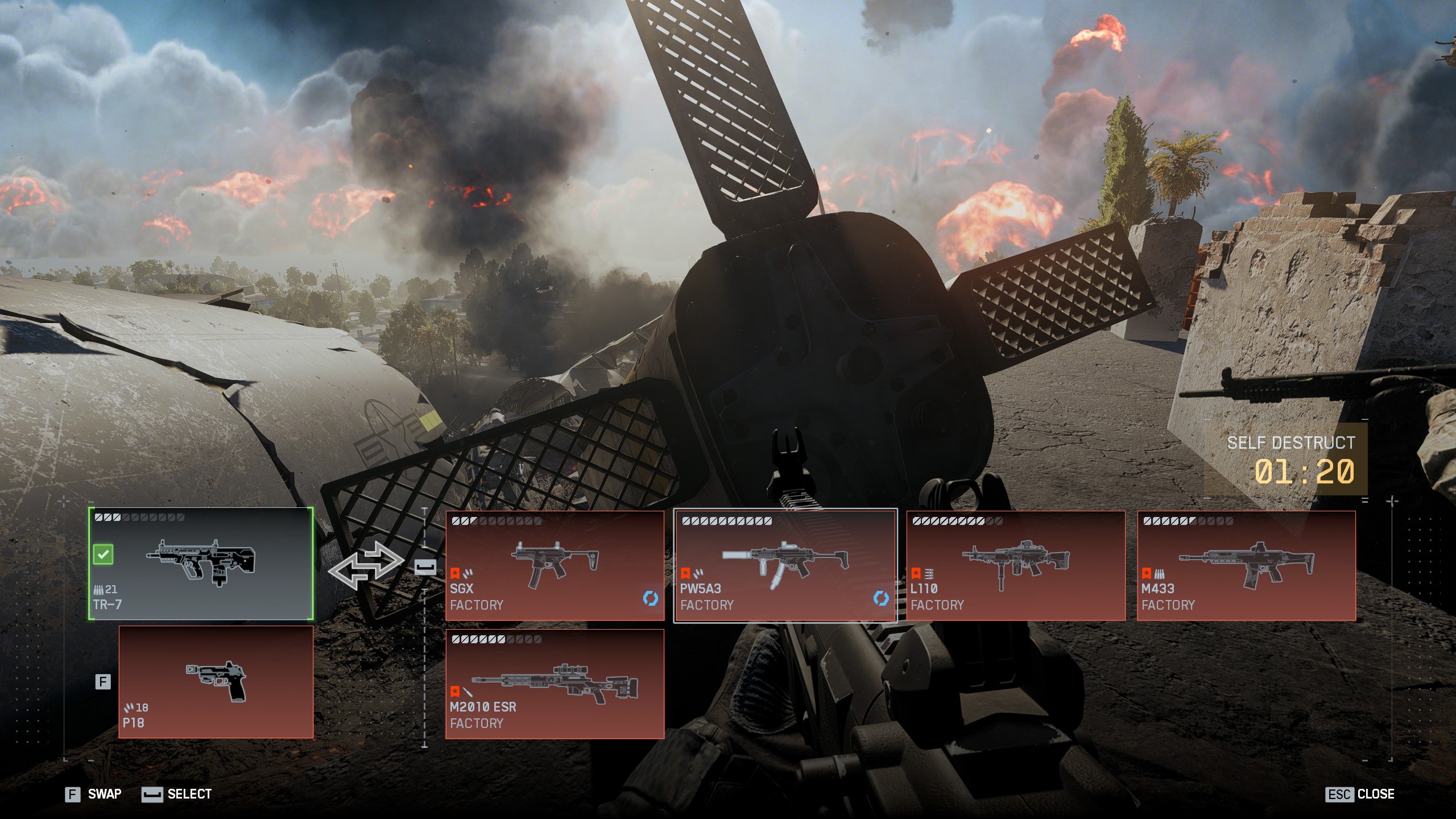Select the PW5A3 Factory weapon card
Viewport: 1456px width, 819px height.
pyautogui.click(x=785, y=565)
